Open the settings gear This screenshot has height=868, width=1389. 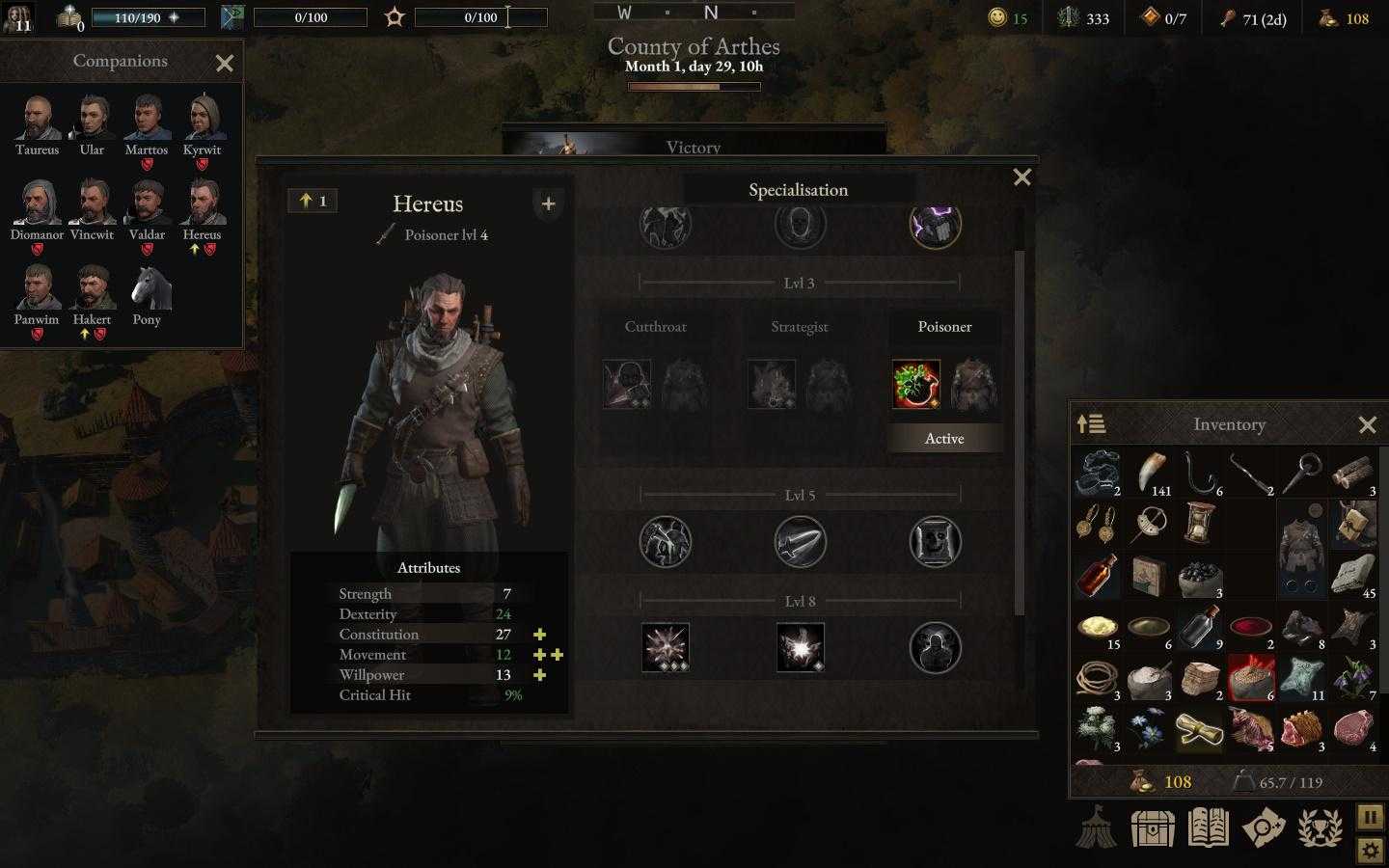[x=1370, y=851]
